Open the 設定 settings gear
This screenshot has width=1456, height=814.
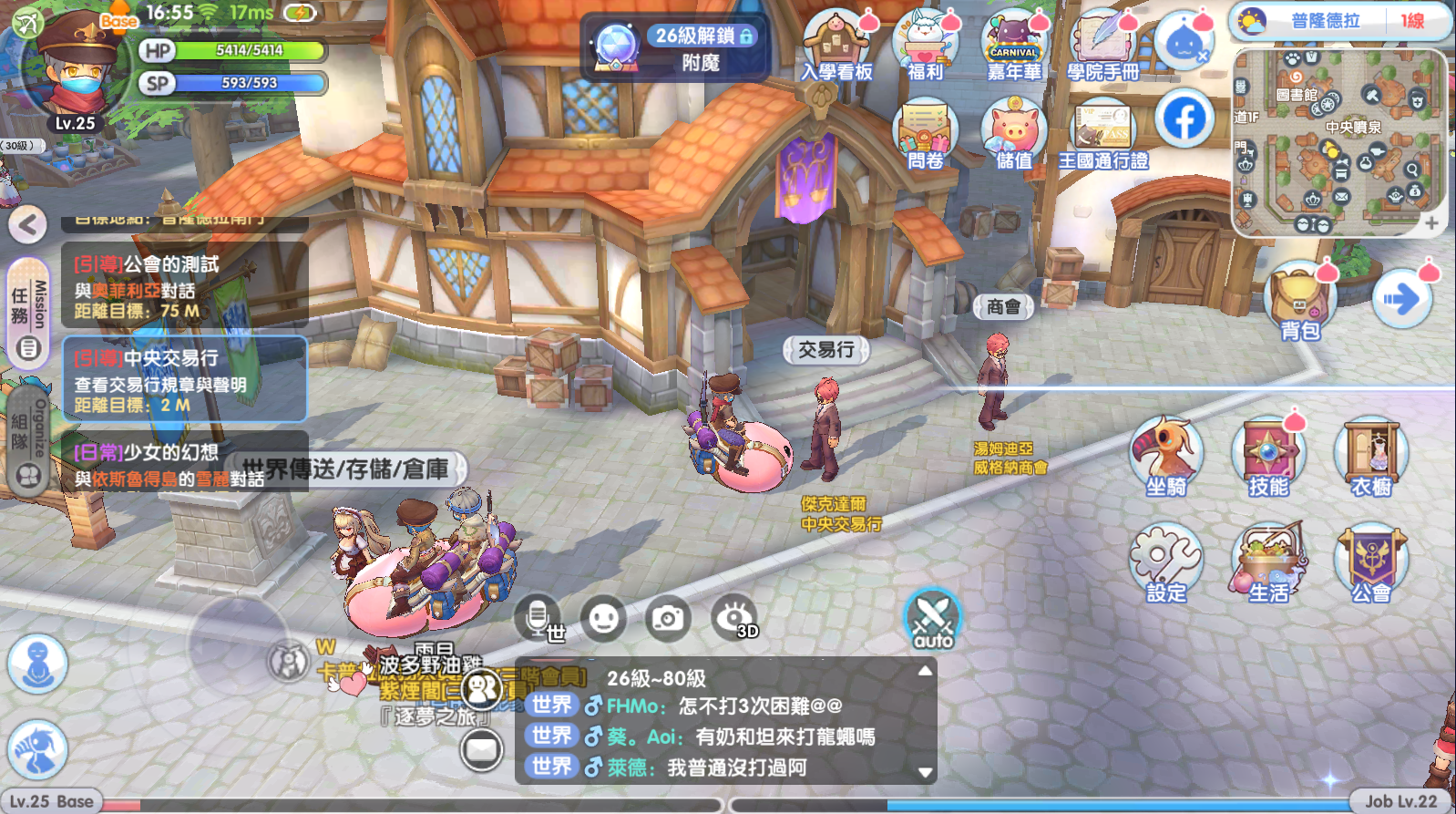(1166, 560)
